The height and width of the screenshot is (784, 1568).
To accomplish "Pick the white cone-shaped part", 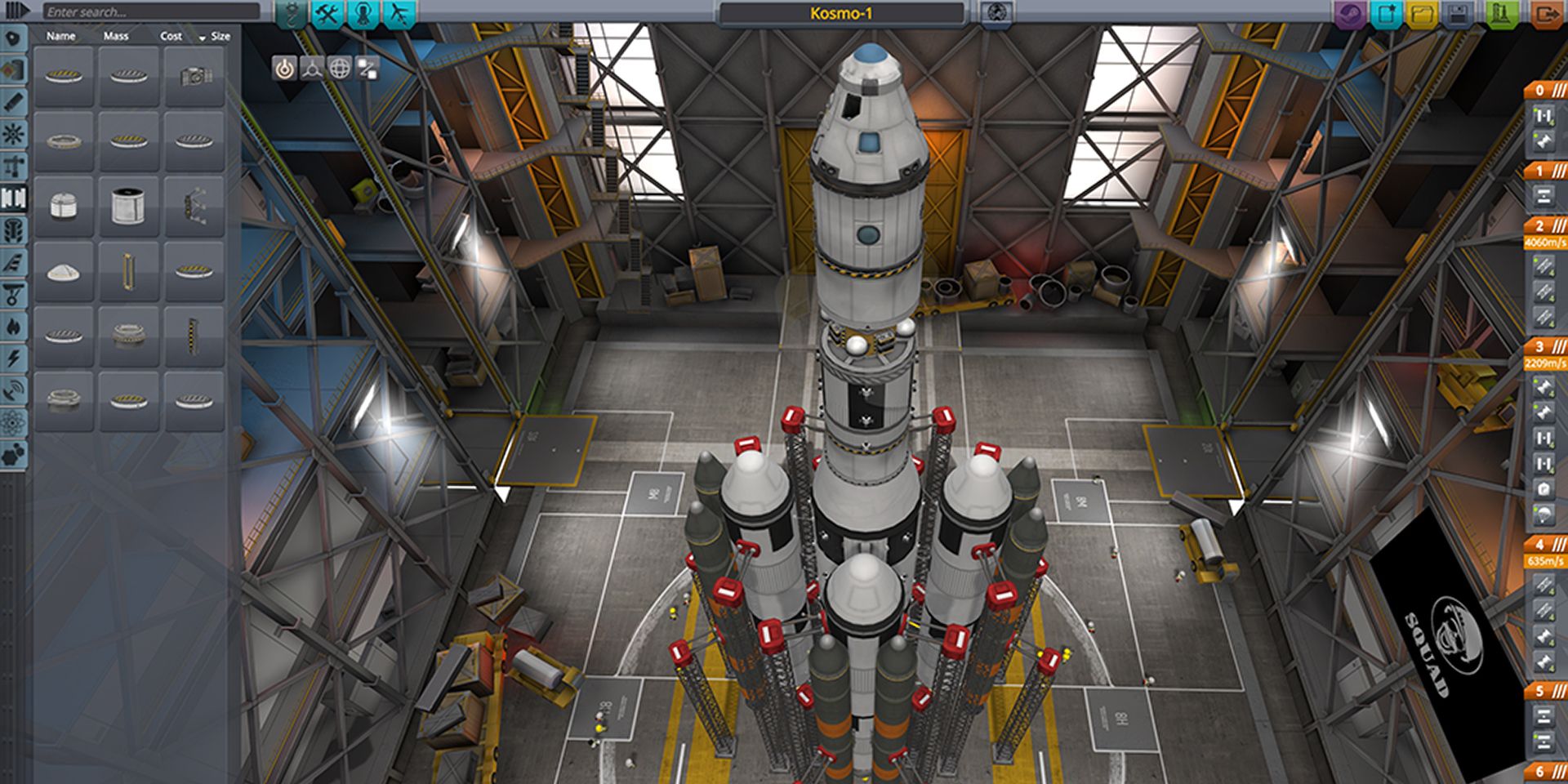I will tap(64, 272).
